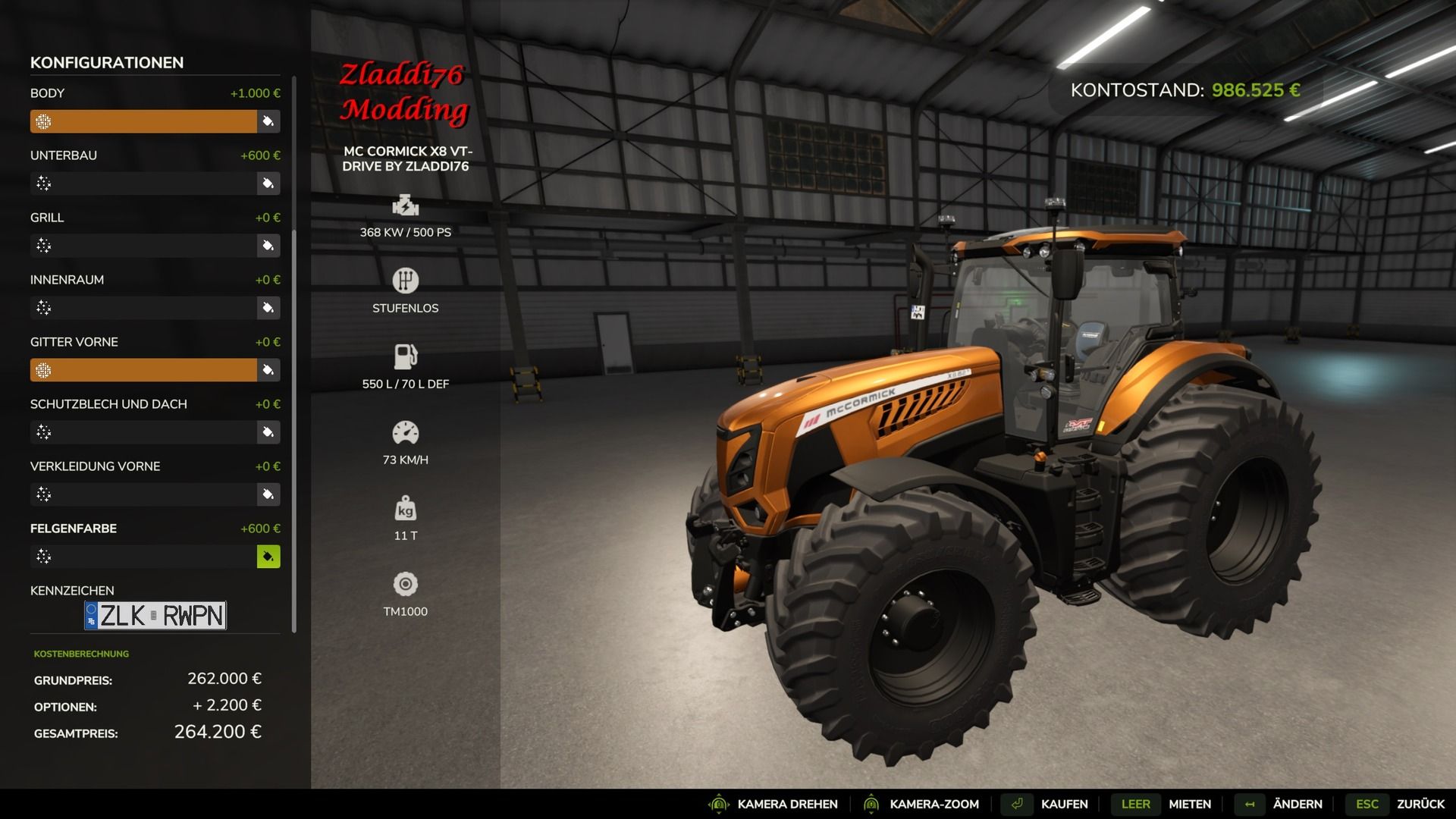Select the Body color configuration bar
This screenshot has height=819, width=1456.
(x=143, y=121)
